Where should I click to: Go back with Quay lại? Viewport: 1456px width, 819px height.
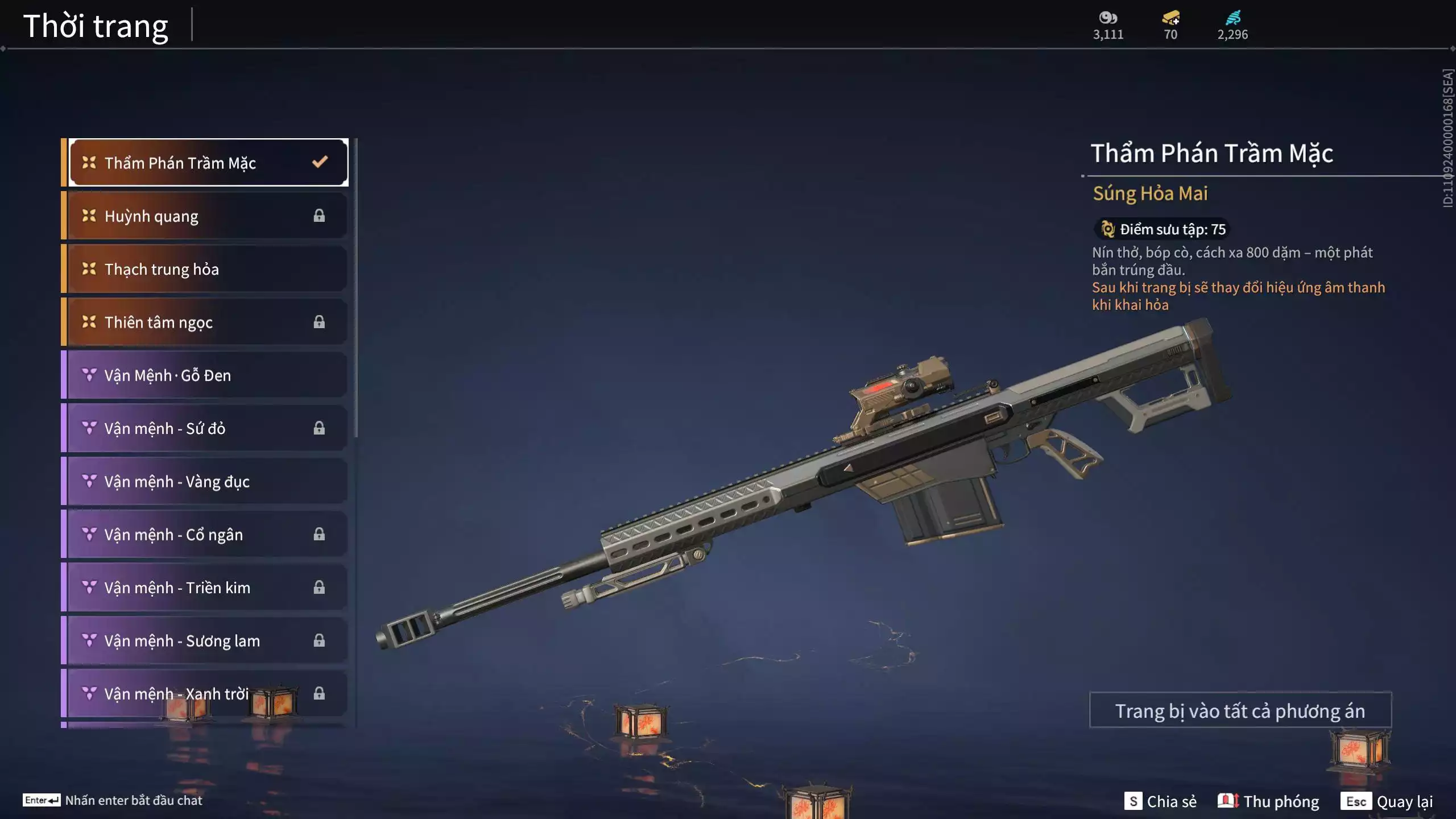(x=1387, y=801)
